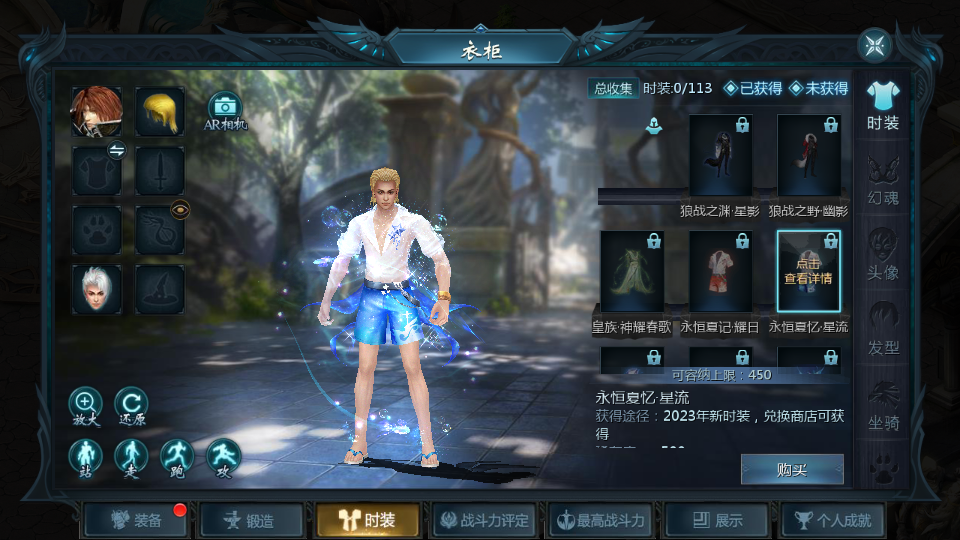Select the red-haired character portrait slot

97,111
